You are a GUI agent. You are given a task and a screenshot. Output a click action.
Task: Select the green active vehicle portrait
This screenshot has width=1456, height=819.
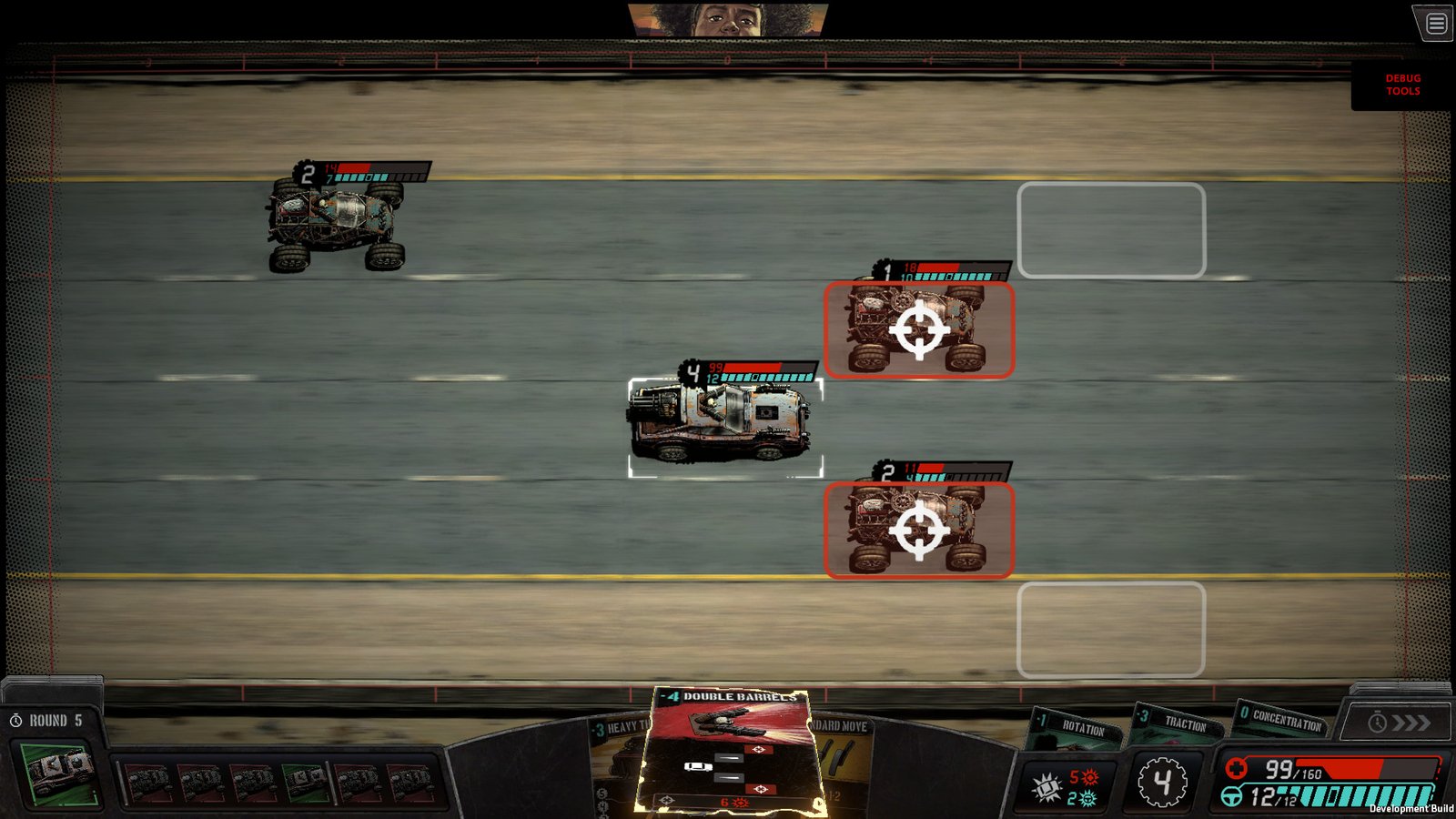click(x=58, y=774)
